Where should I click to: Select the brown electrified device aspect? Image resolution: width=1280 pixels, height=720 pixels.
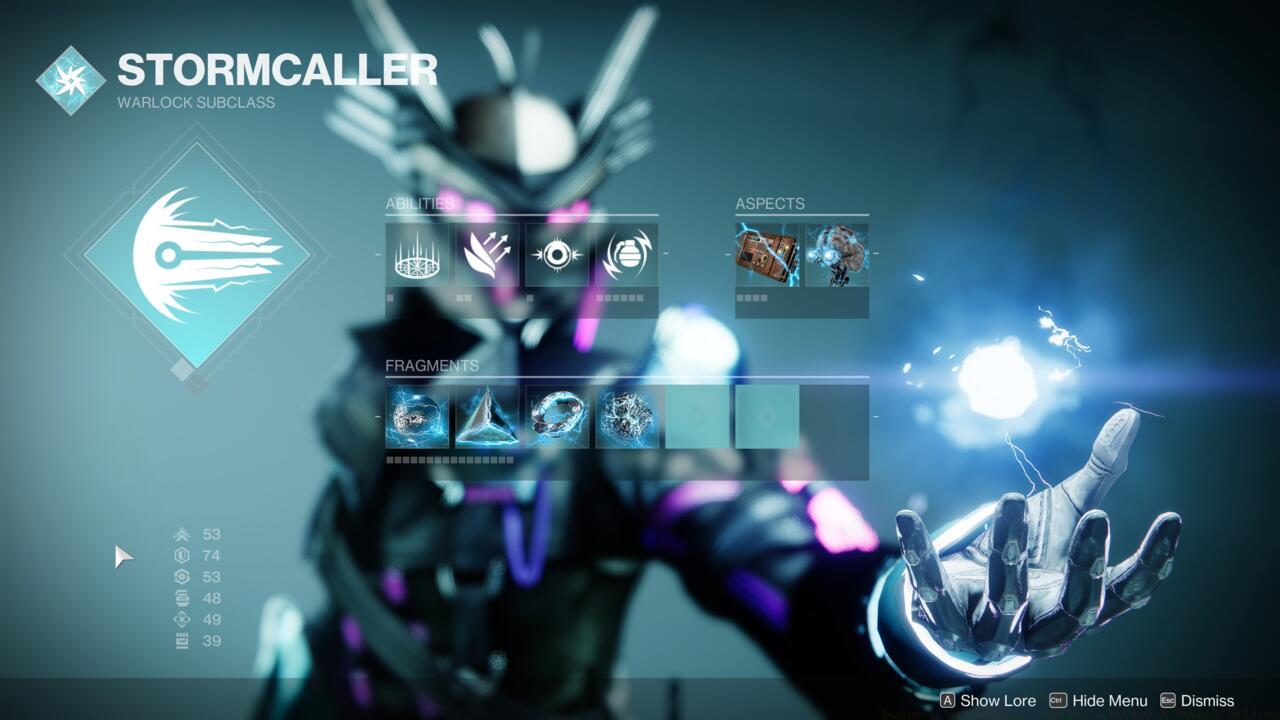[x=767, y=255]
